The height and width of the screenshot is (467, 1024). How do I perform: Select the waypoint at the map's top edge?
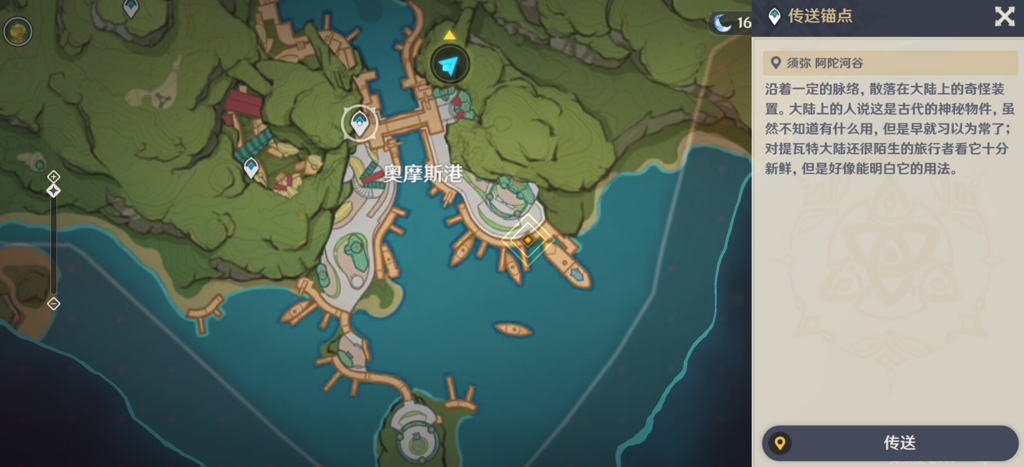click(x=130, y=8)
